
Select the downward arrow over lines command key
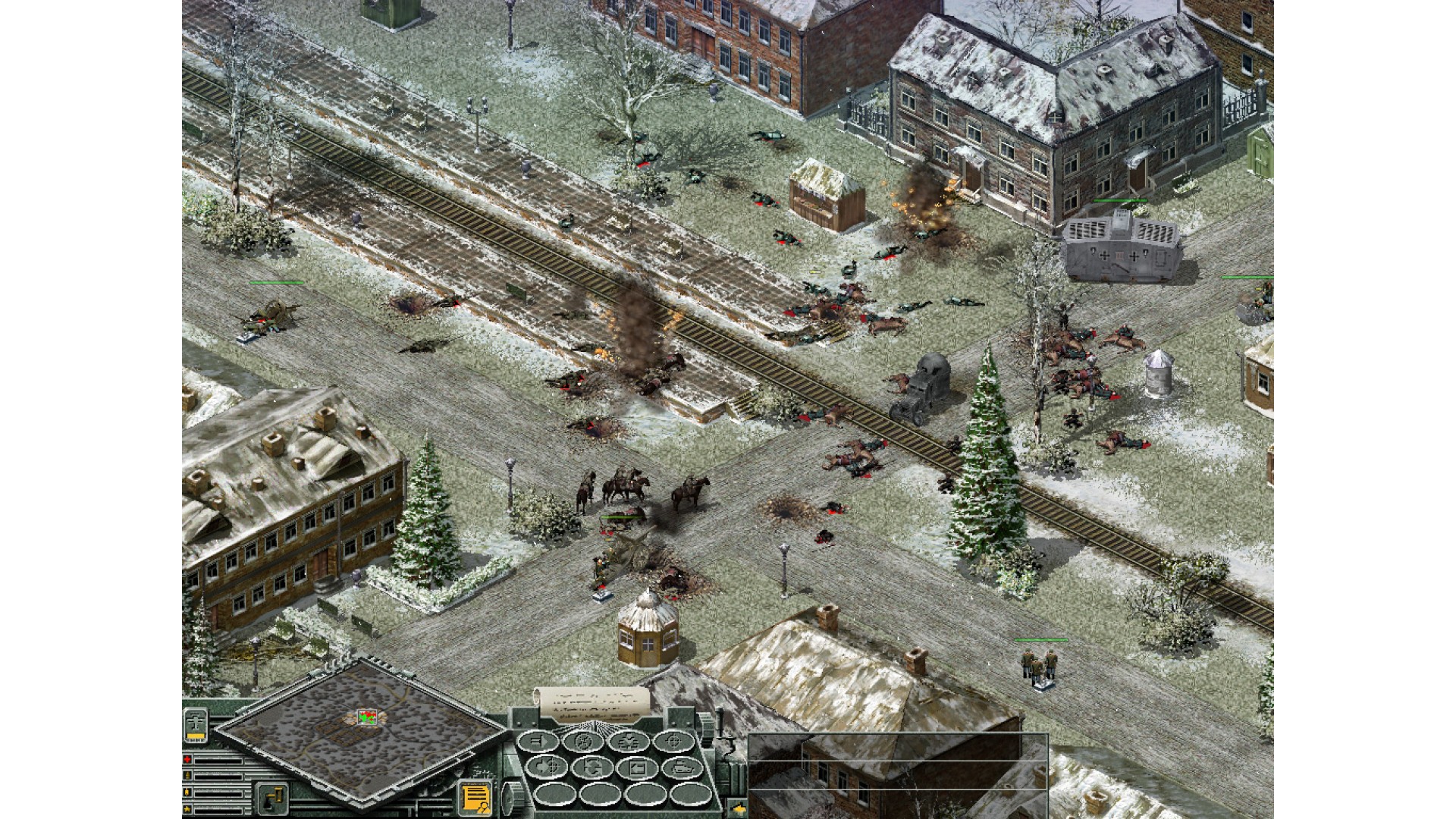point(627,740)
